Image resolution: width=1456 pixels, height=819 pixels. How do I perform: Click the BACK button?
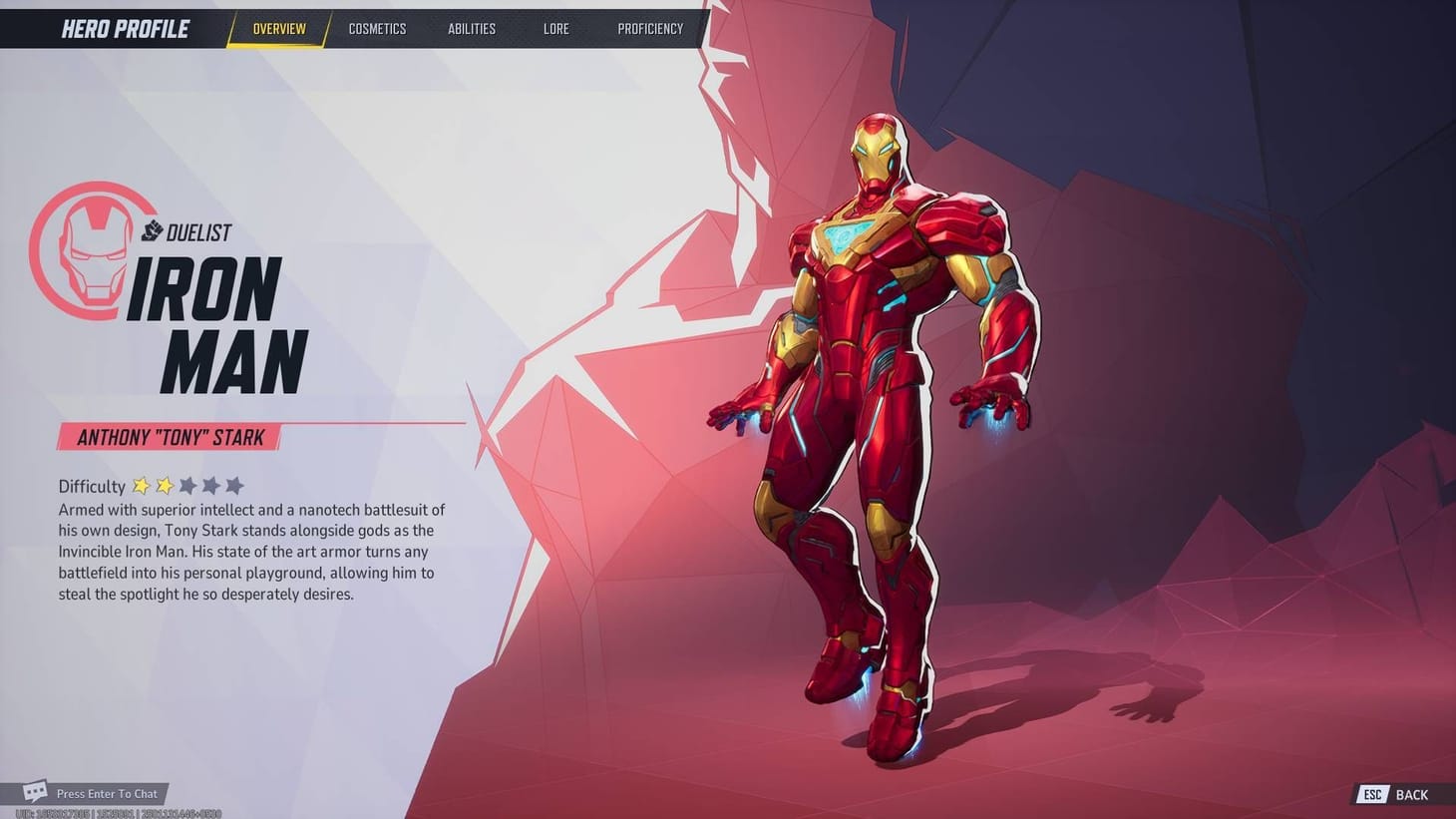coord(1411,795)
